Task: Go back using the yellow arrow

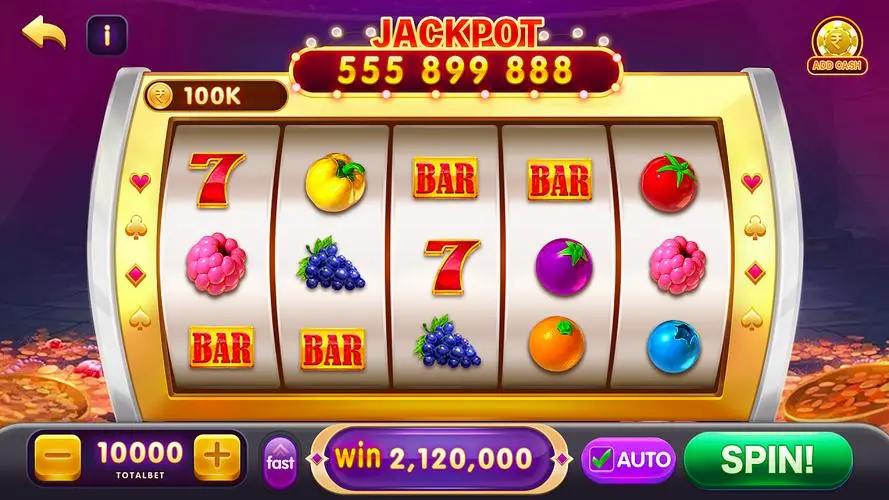Action: click(44, 35)
